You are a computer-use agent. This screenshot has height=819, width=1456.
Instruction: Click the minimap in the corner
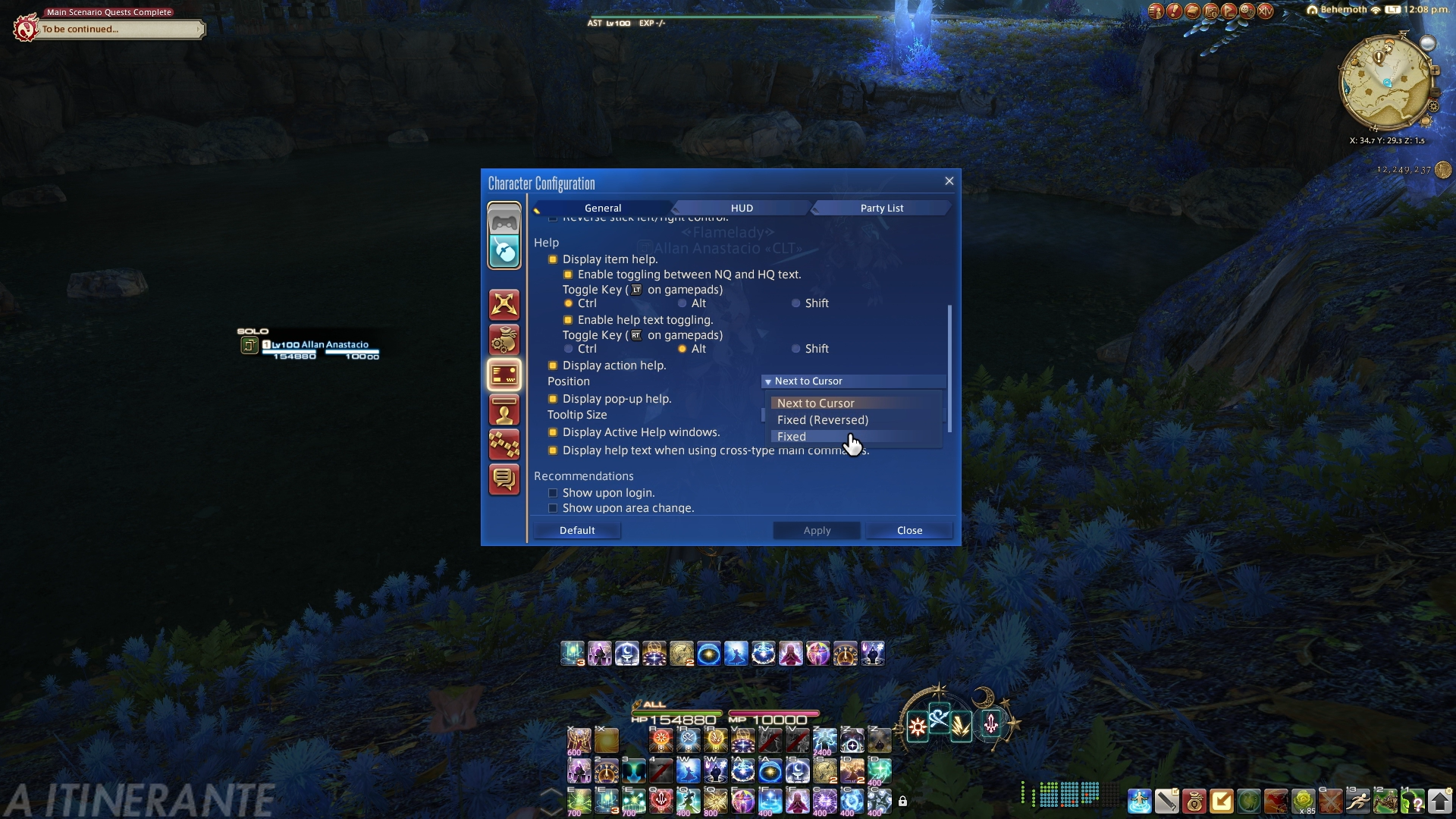(x=1387, y=83)
